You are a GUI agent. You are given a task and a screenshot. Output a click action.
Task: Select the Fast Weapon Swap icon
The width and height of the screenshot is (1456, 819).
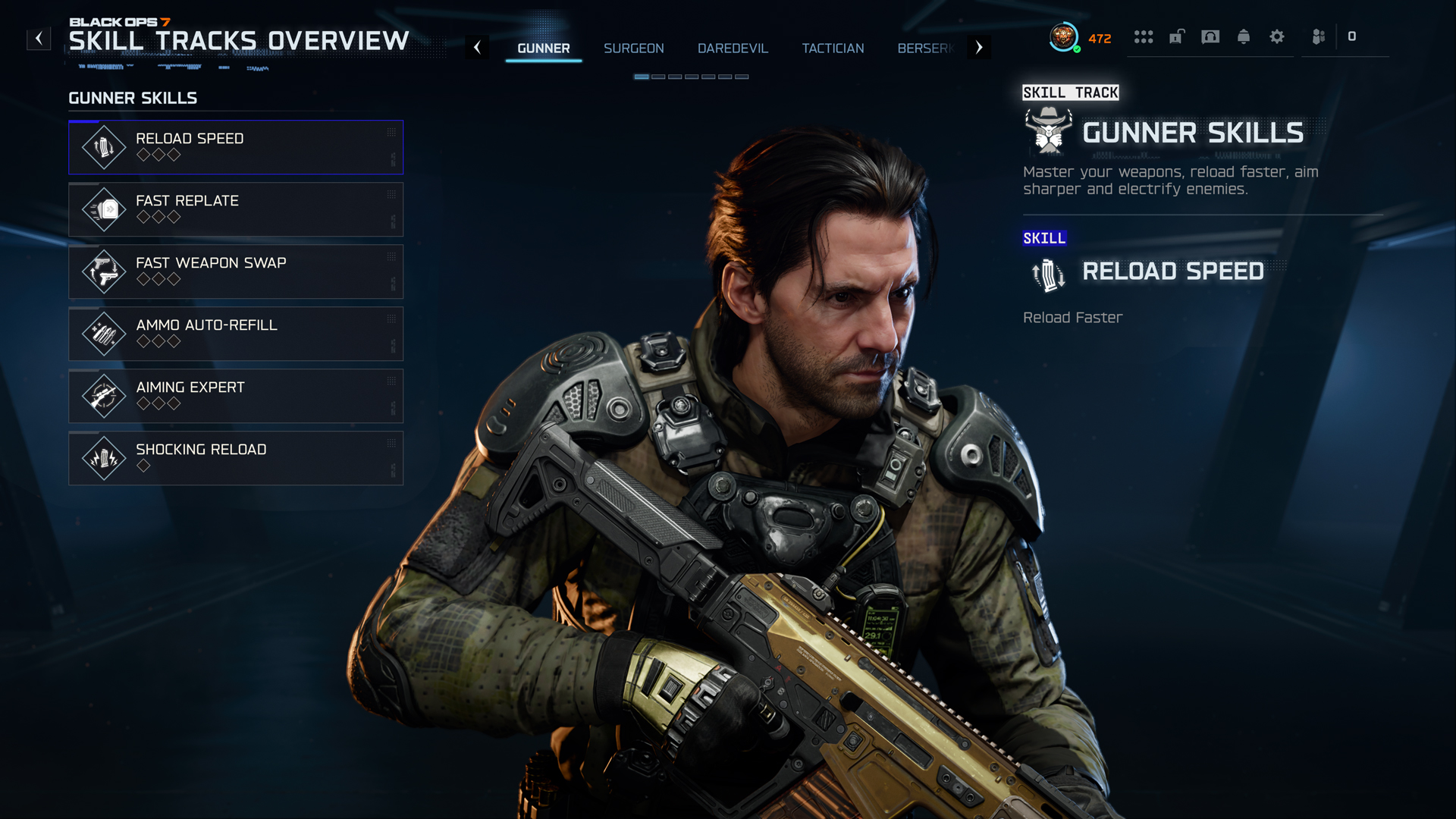pyautogui.click(x=104, y=271)
